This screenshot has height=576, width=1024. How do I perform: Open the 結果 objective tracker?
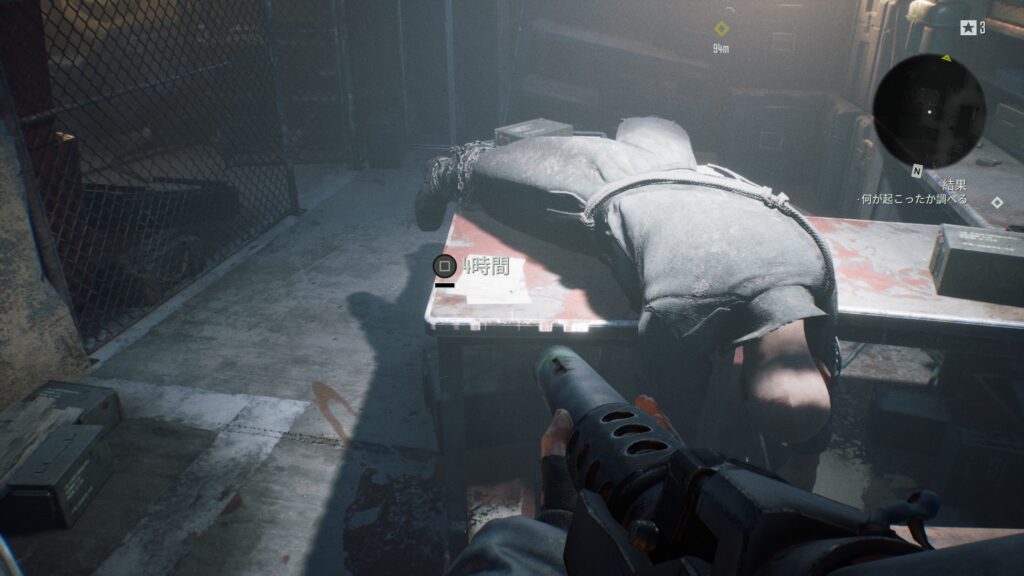pos(953,185)
